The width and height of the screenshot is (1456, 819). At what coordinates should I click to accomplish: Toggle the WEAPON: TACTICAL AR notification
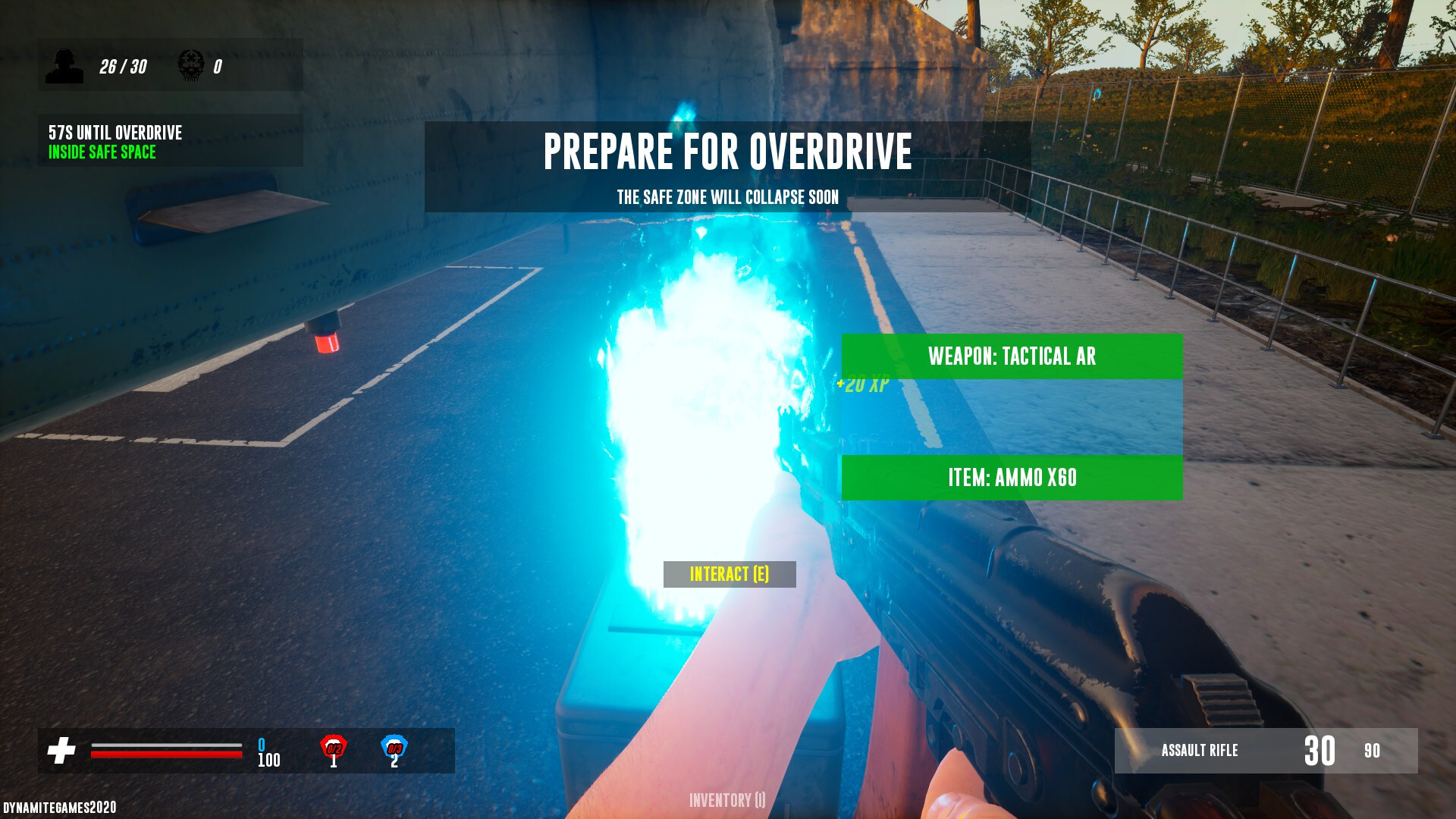click(x=1012, y=357)
